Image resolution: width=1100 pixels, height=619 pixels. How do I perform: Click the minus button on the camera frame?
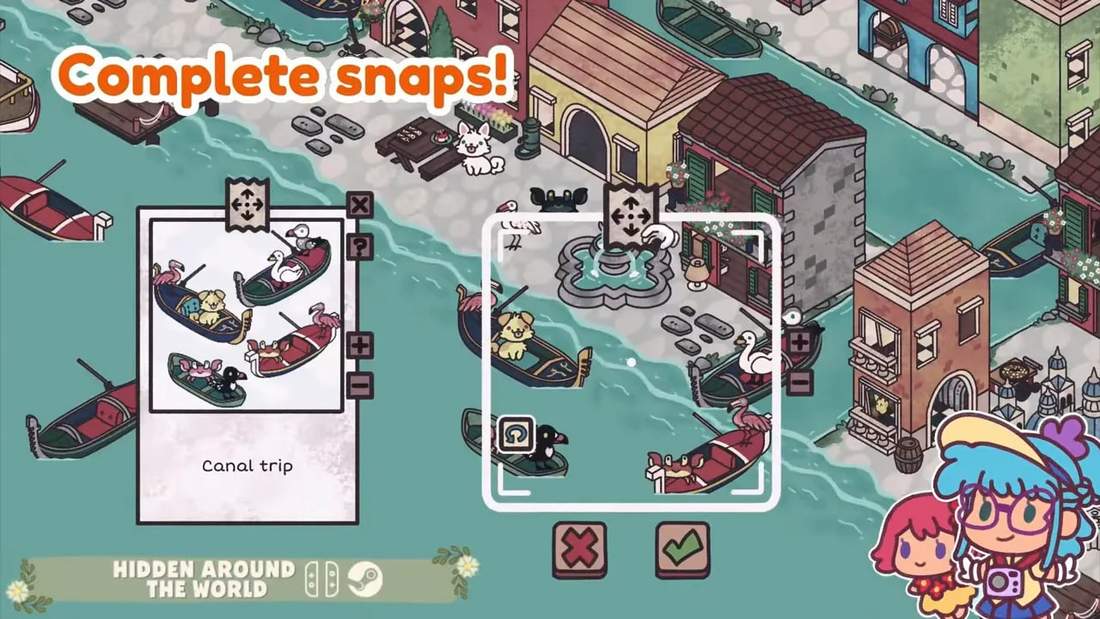(x=799, y=380)
